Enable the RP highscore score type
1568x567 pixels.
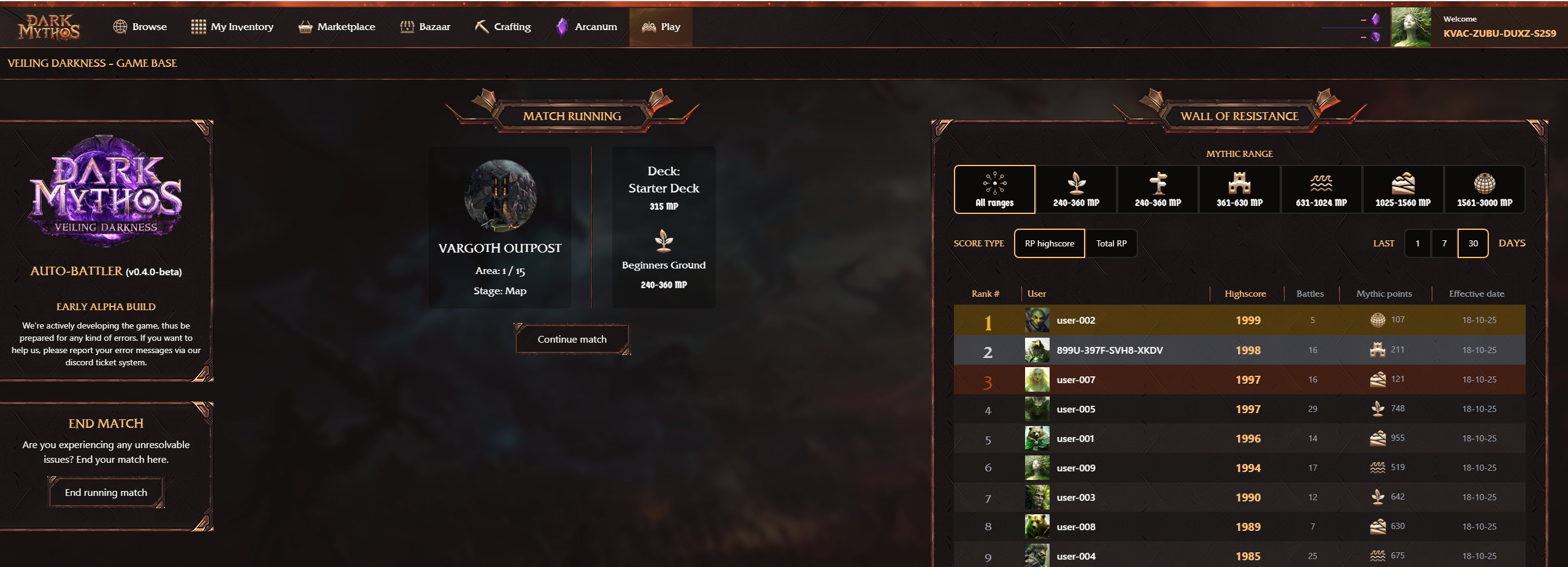click(x=1049, y=243)
